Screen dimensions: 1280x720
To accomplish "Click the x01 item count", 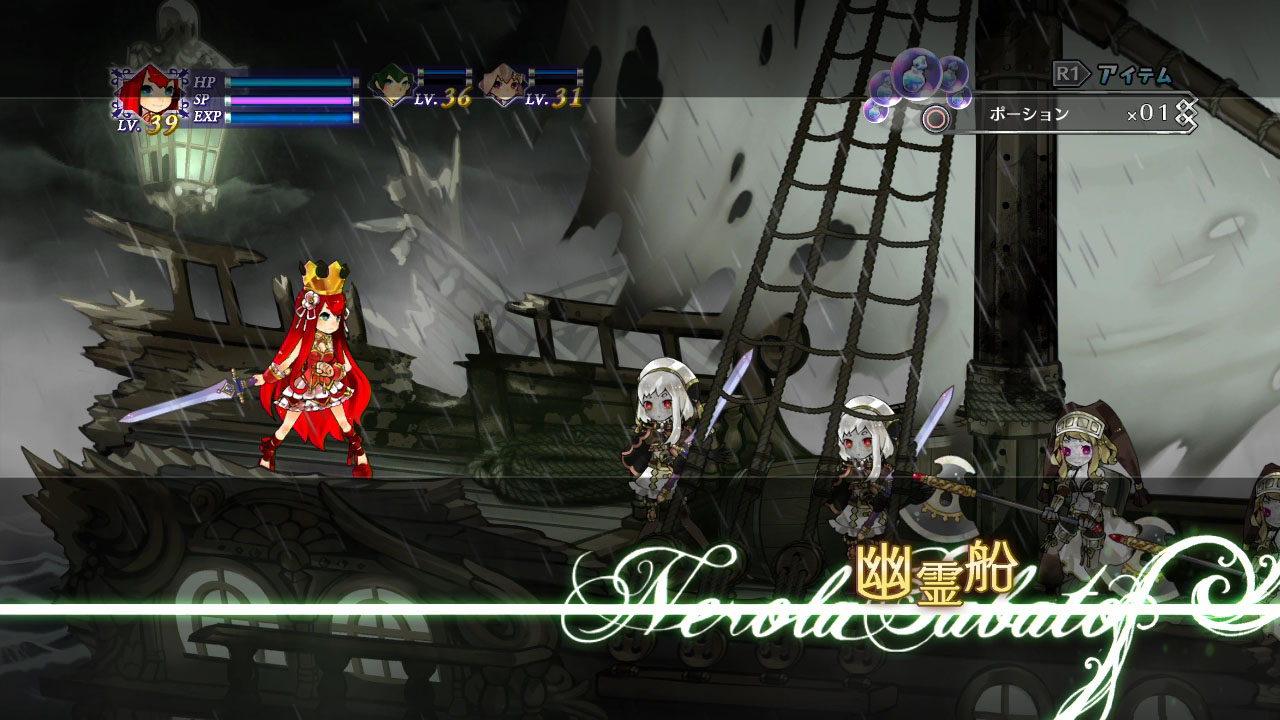I will click(x=1148, y=112).
